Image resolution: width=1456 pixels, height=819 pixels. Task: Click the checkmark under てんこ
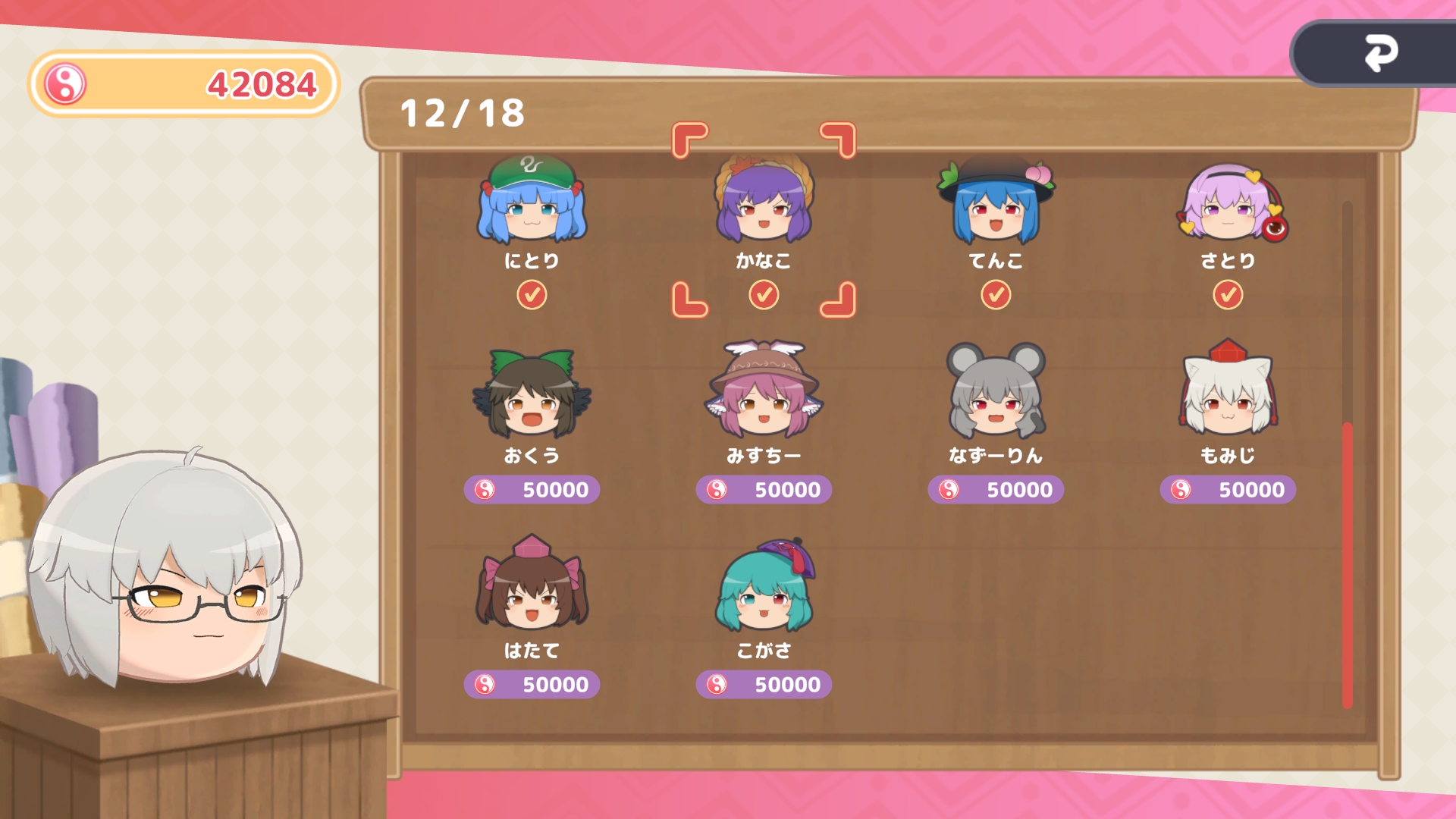click(x=994, y=296)
